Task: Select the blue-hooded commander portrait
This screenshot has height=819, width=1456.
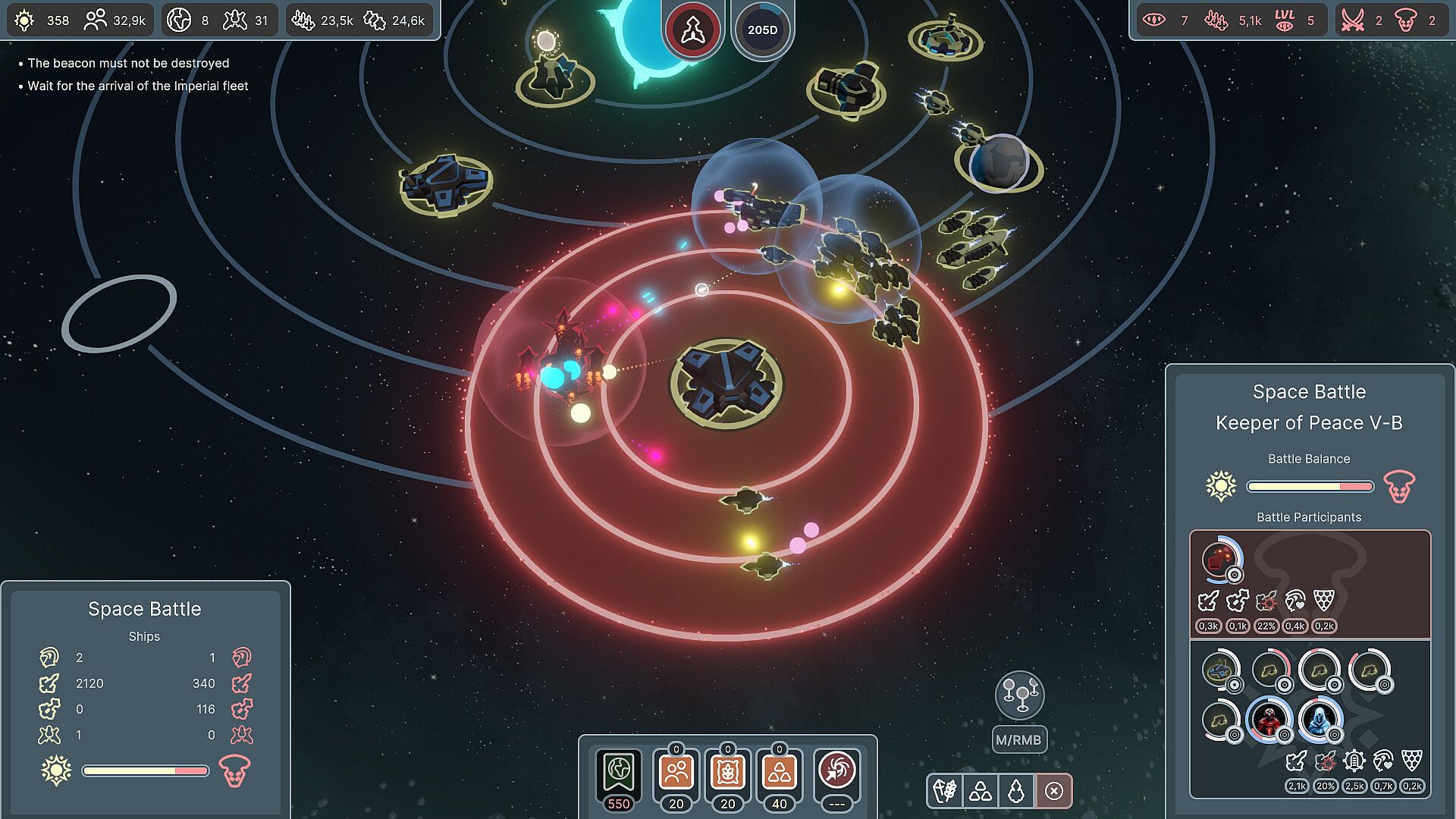Action: pos(1319,720)
